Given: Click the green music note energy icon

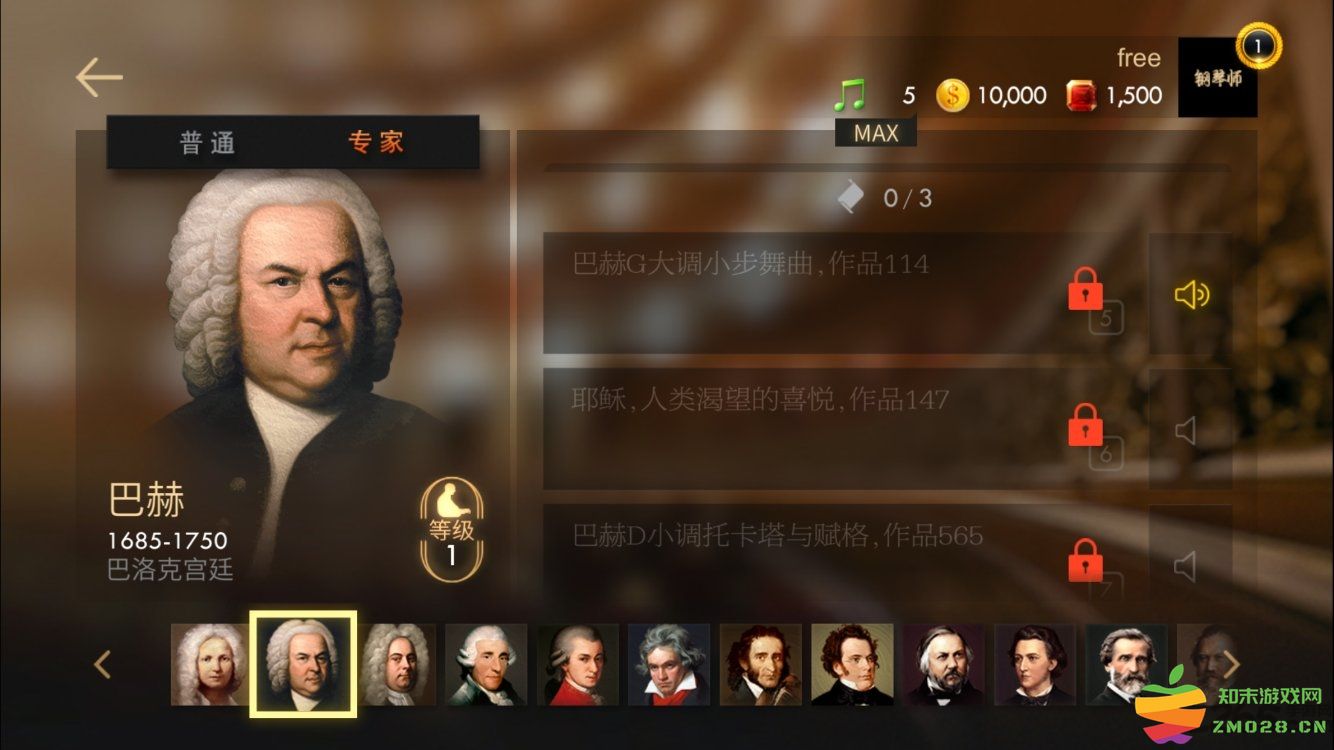Looking at the screenshot, I should click(849, 96).
